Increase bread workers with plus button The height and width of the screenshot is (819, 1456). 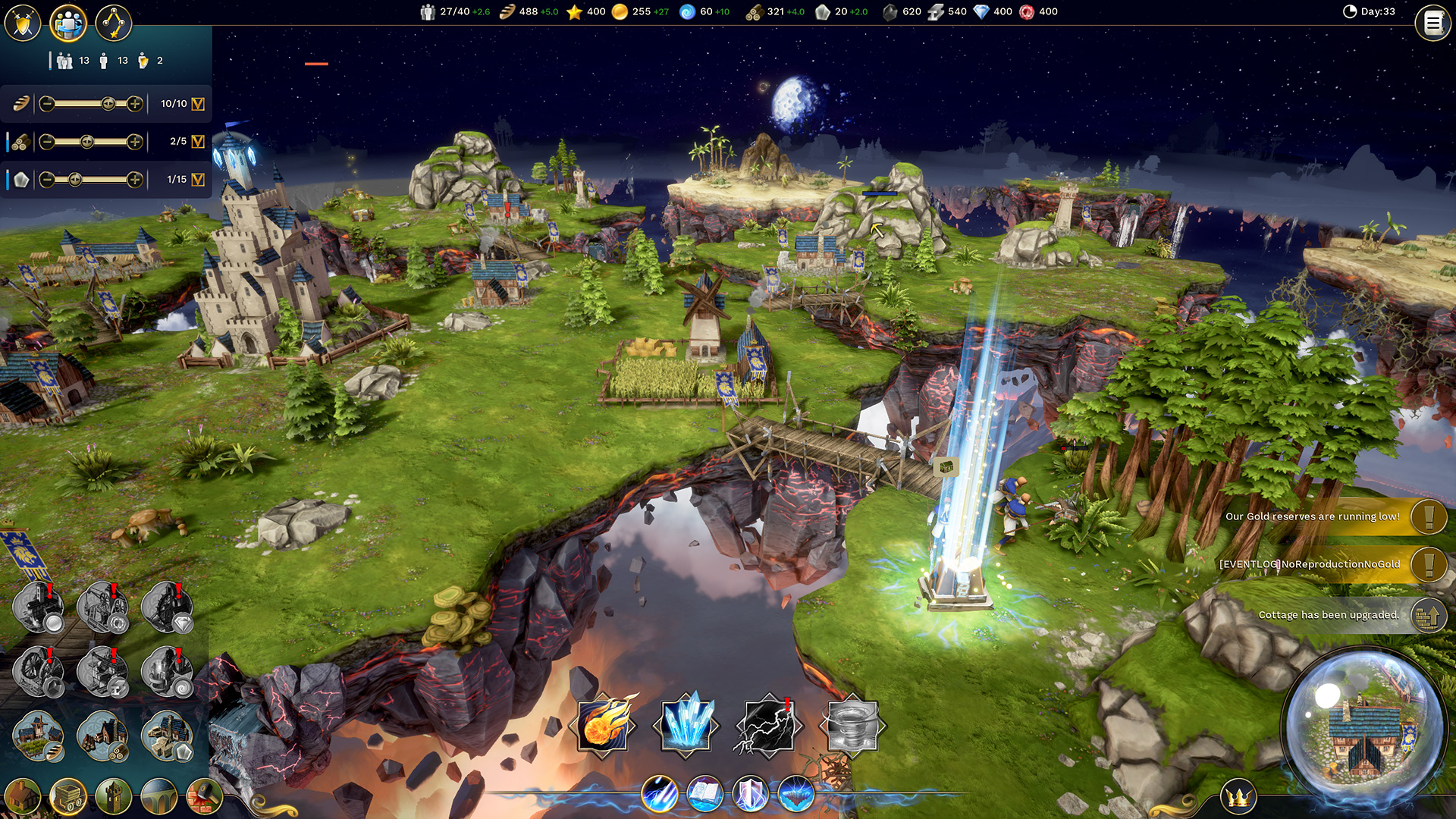tap(135, 104)
